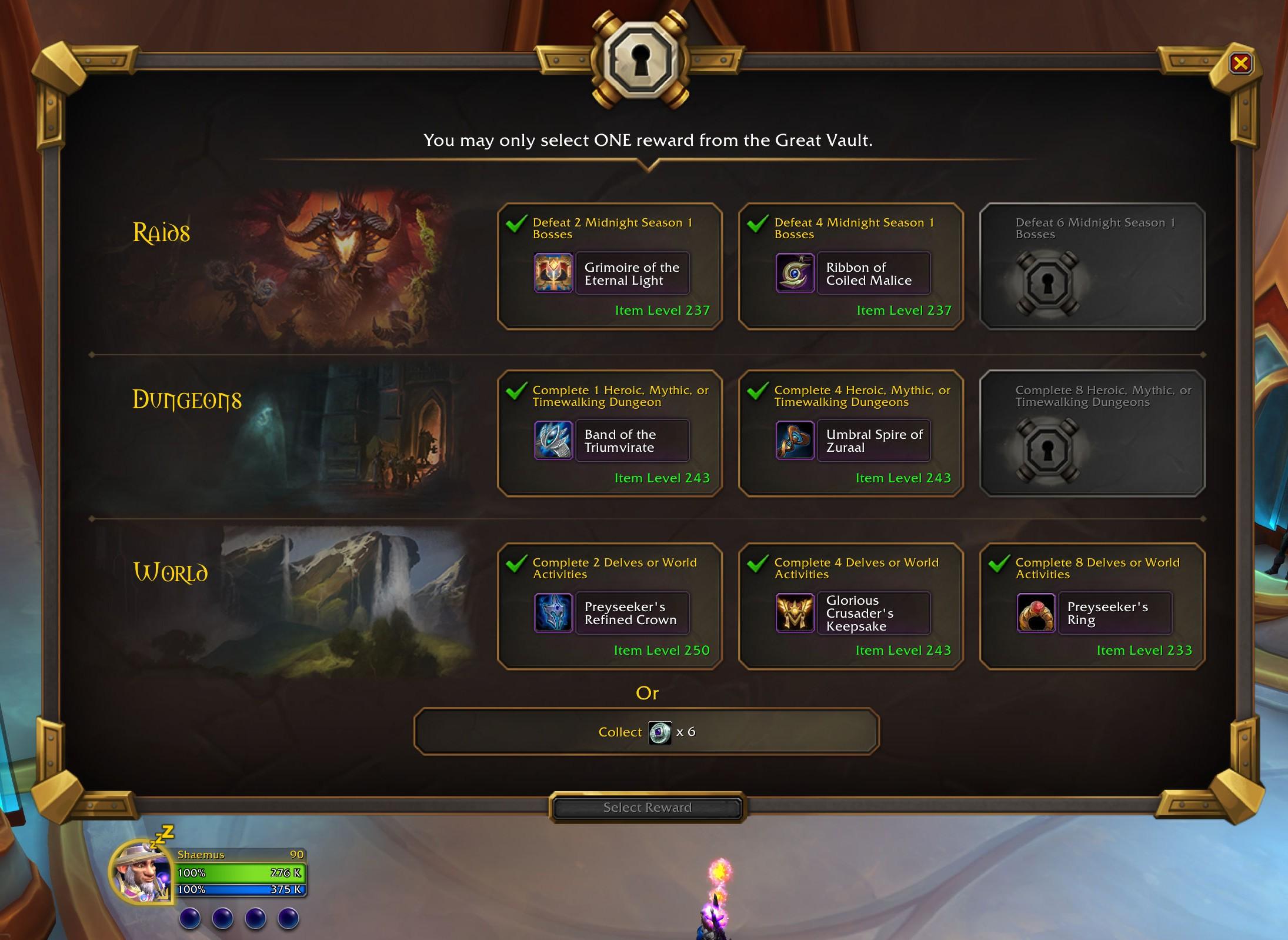Select the checkmarked 'Complete 8 Delves or World Activities' slot
This screenshot has height=940, width=1288.
1091,607
